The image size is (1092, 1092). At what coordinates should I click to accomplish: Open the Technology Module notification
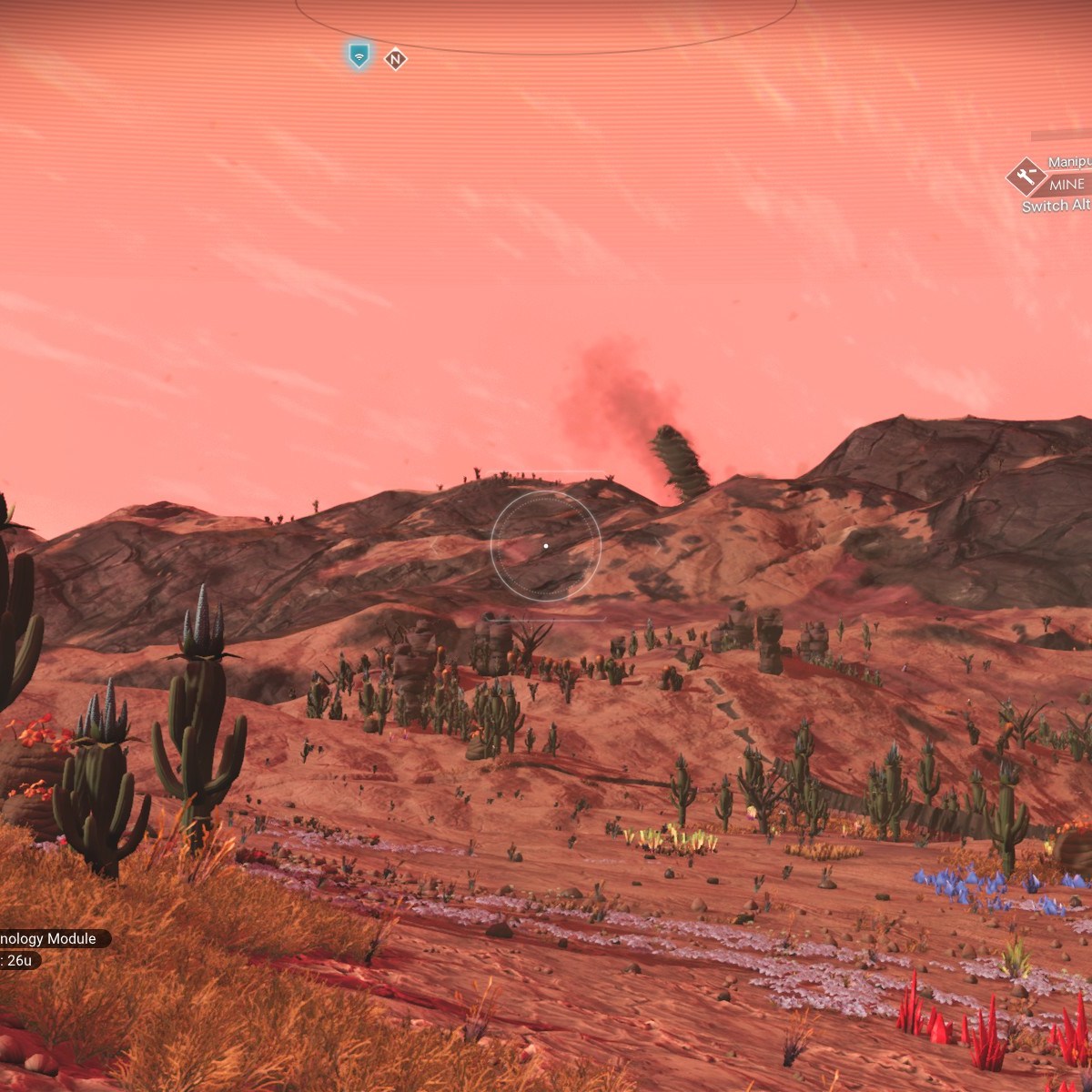(50, 938)
